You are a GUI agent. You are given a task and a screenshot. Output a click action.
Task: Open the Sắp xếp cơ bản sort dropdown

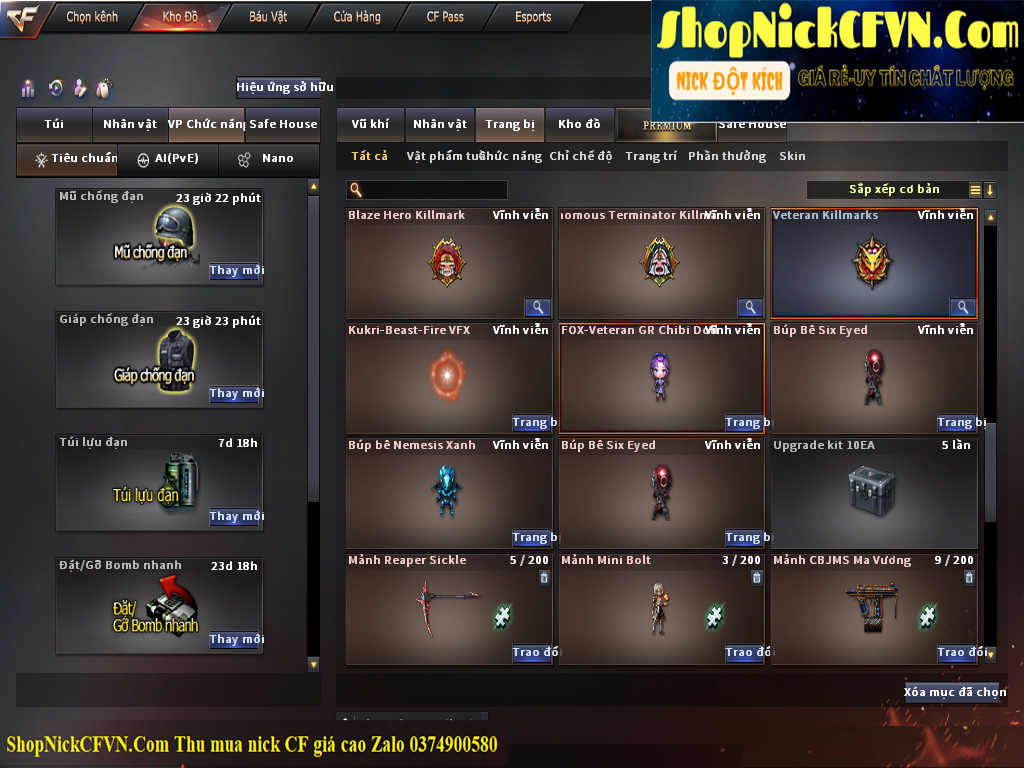point(893,190)
